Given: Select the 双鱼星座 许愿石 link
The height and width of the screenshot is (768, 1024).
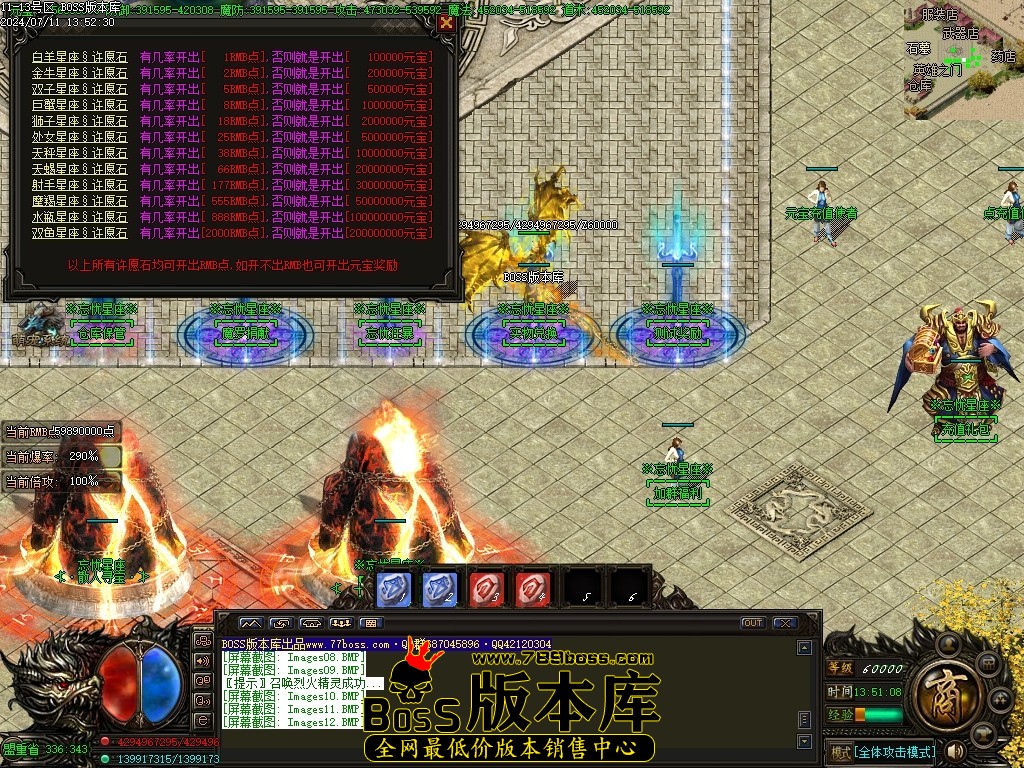Looking at the screenshot, I should tap(80, 233).
